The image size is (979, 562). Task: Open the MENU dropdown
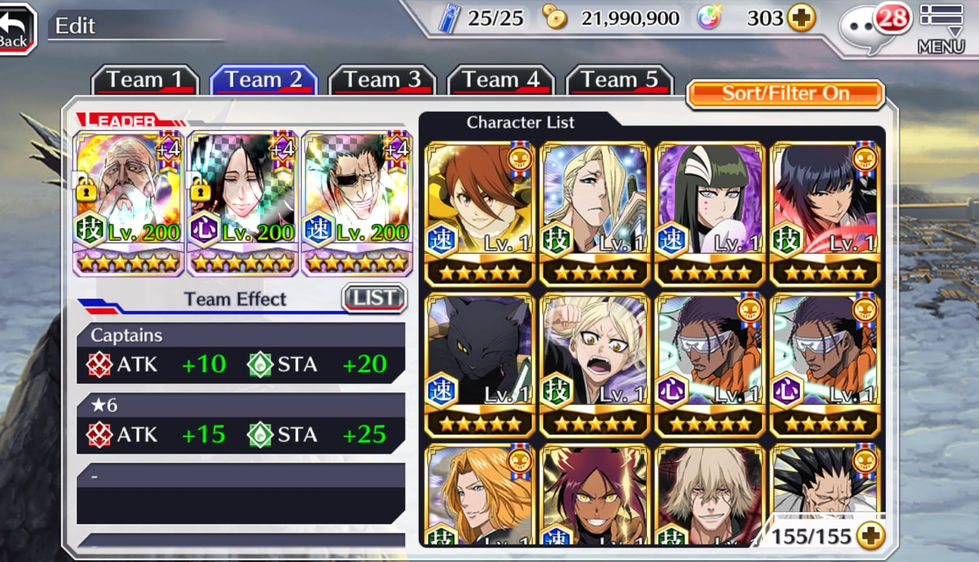click(x=940, y=28)
